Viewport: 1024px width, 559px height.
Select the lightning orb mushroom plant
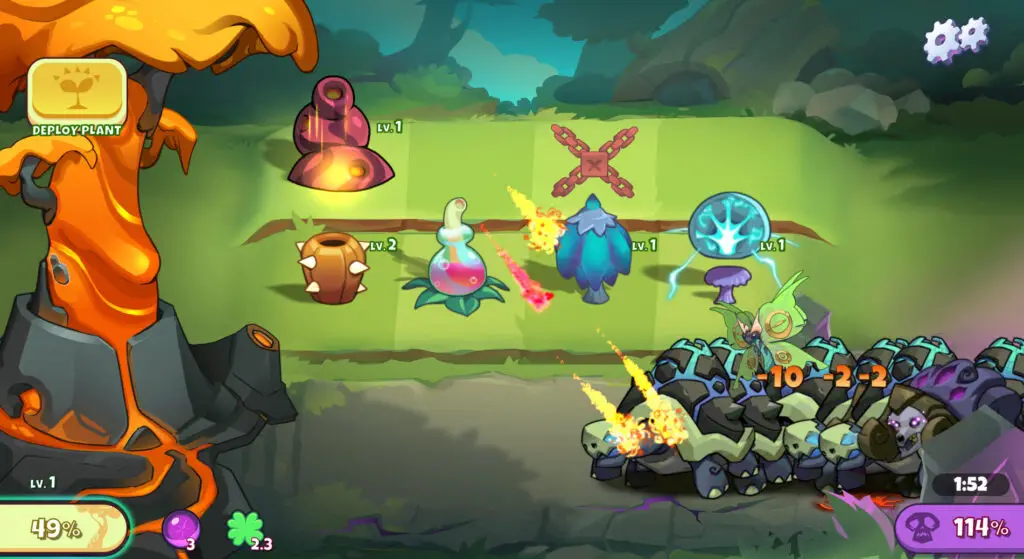[x=727, y=244]
